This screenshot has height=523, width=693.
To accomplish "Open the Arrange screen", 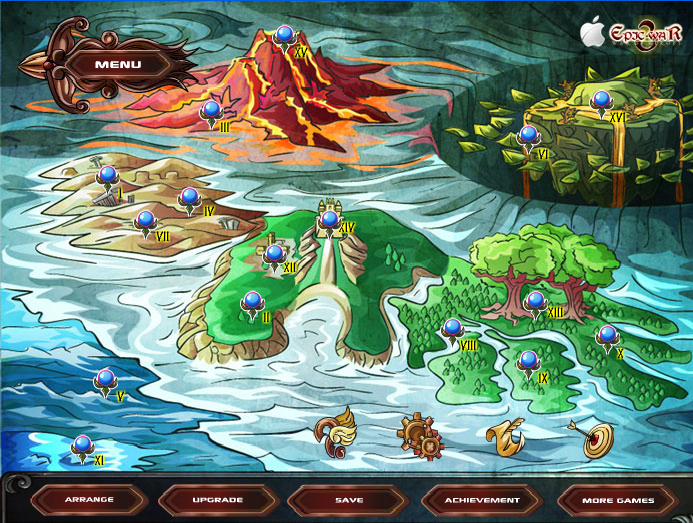I will click(89, 499).
